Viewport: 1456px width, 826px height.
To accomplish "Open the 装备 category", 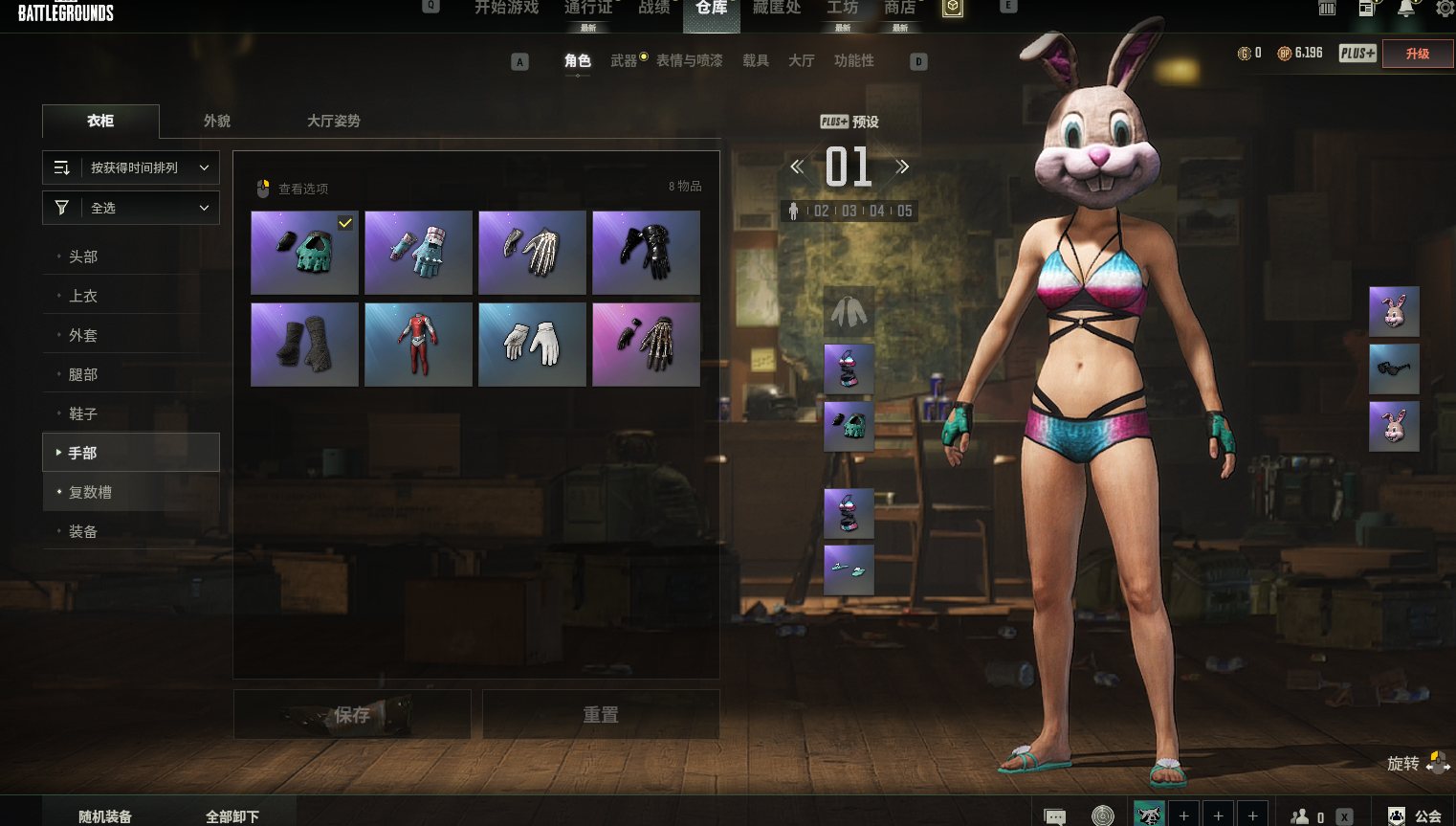I will tap(83, 531).
